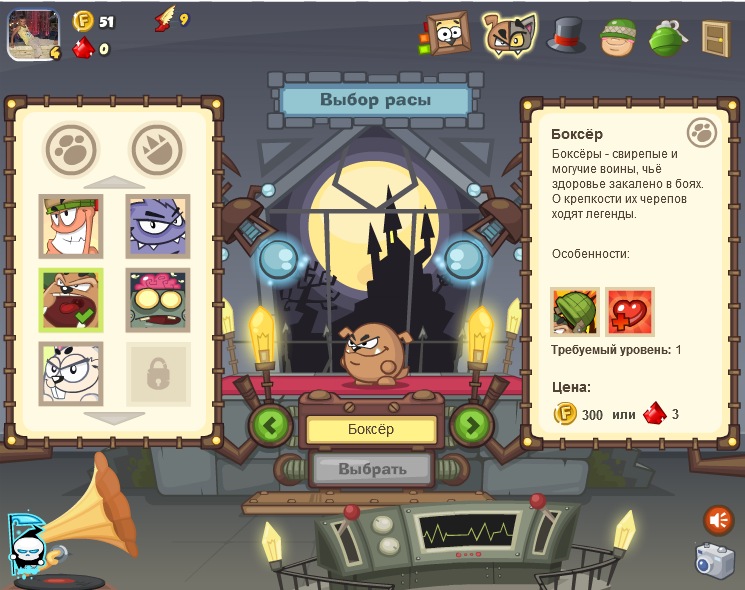Switch to the paw print race filter

pyautogui.click(x=71, y=150)
